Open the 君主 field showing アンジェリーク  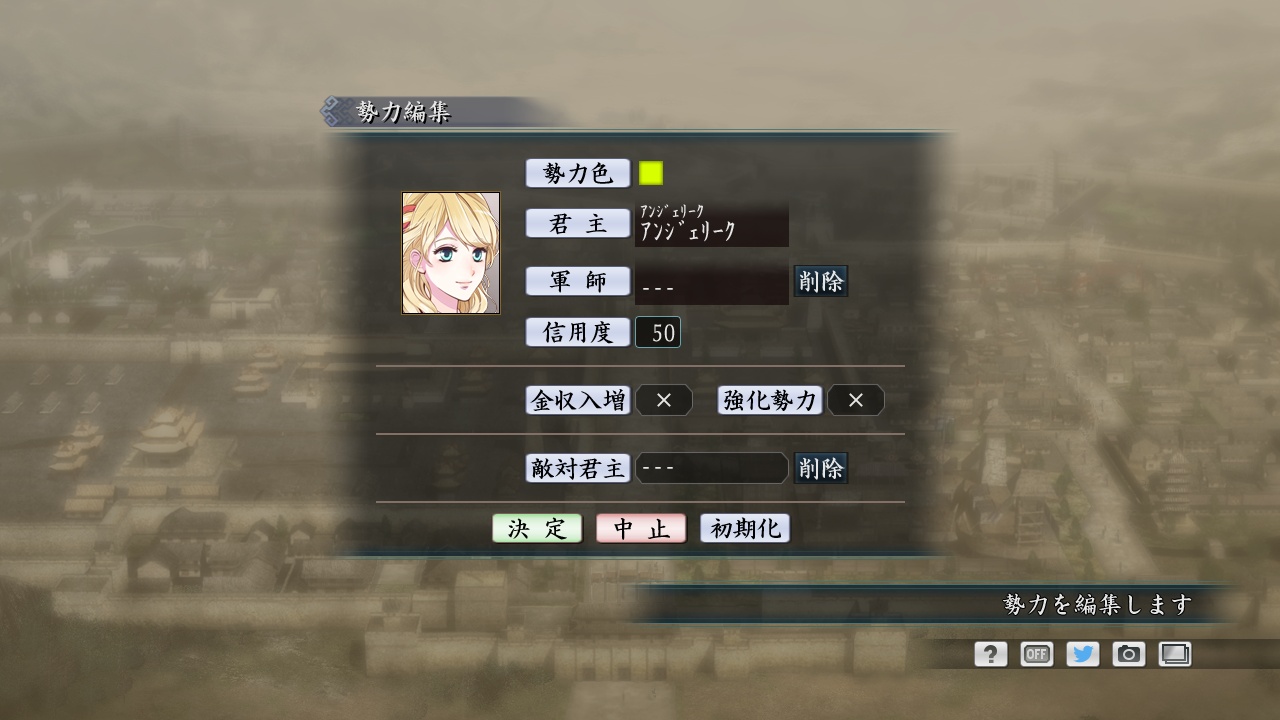[712, 225]
